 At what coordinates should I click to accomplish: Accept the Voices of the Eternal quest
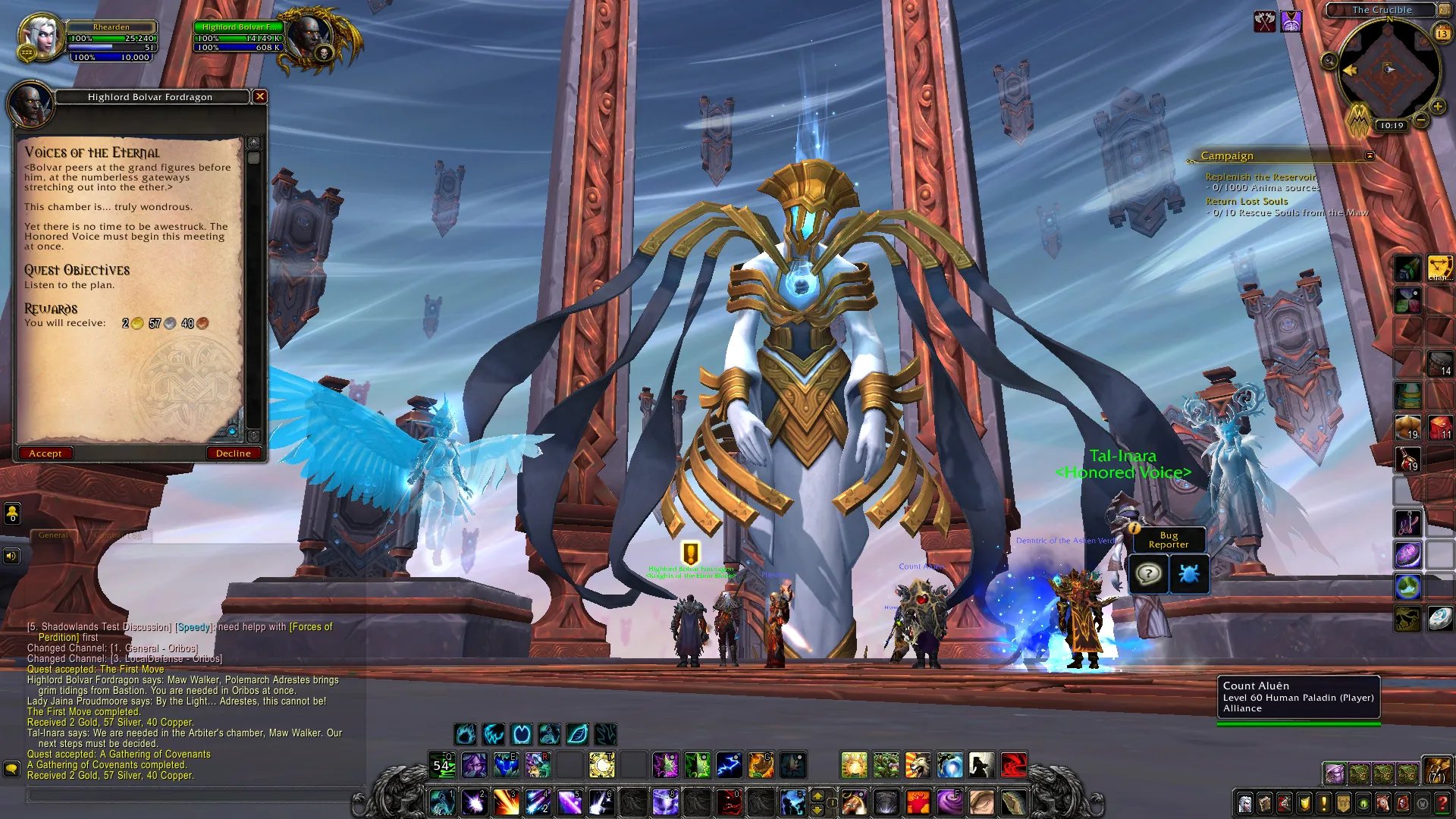click(45, 453)
